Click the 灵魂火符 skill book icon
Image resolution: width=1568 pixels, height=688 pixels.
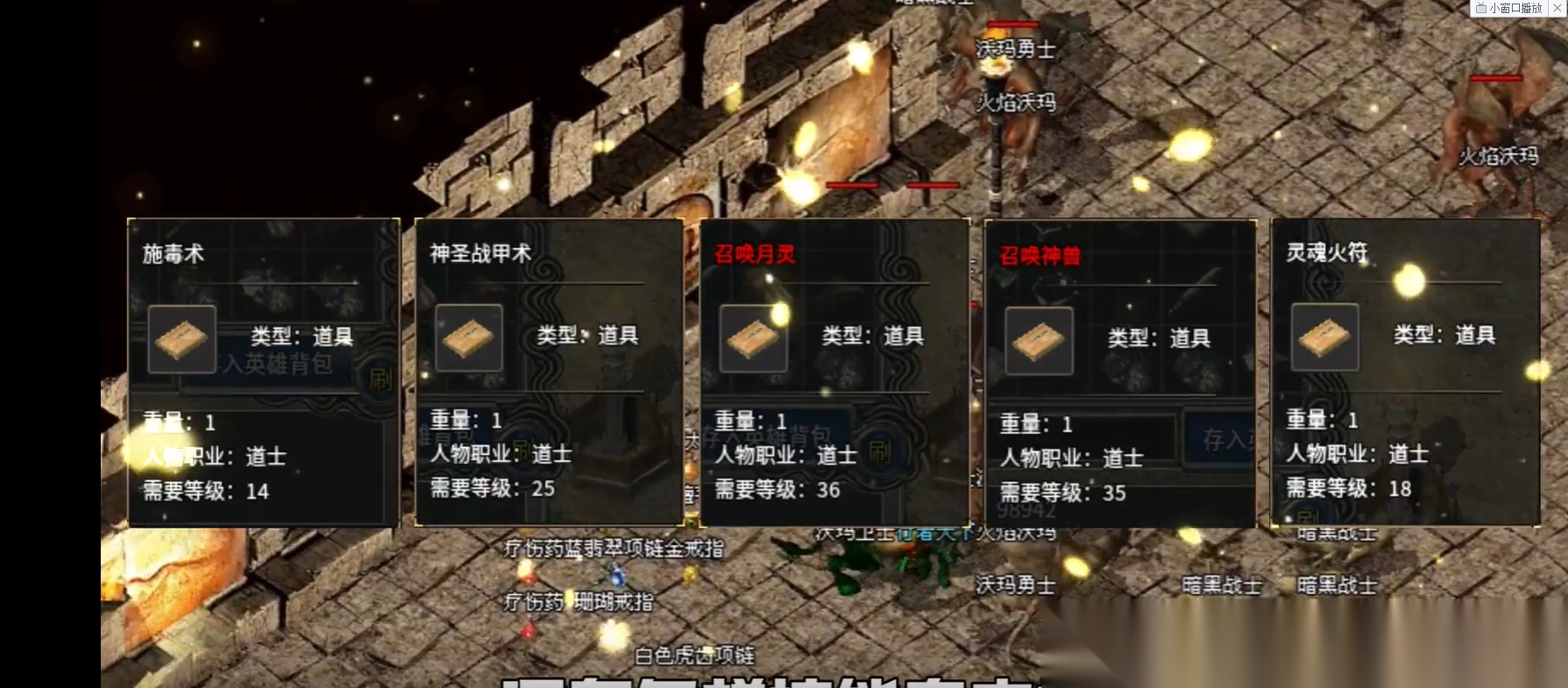(1323, 340)
